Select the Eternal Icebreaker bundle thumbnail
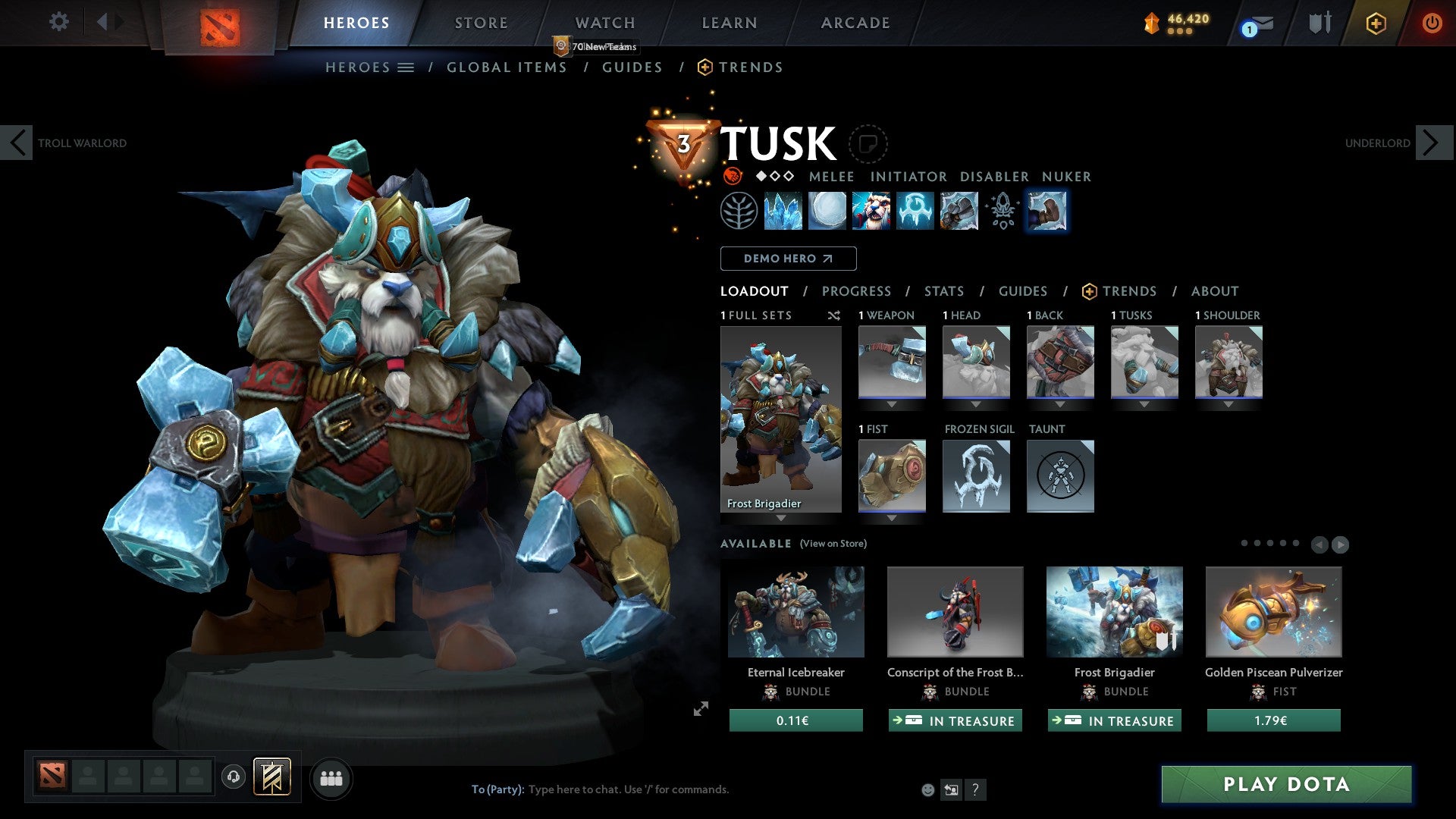 coord(795,611)
